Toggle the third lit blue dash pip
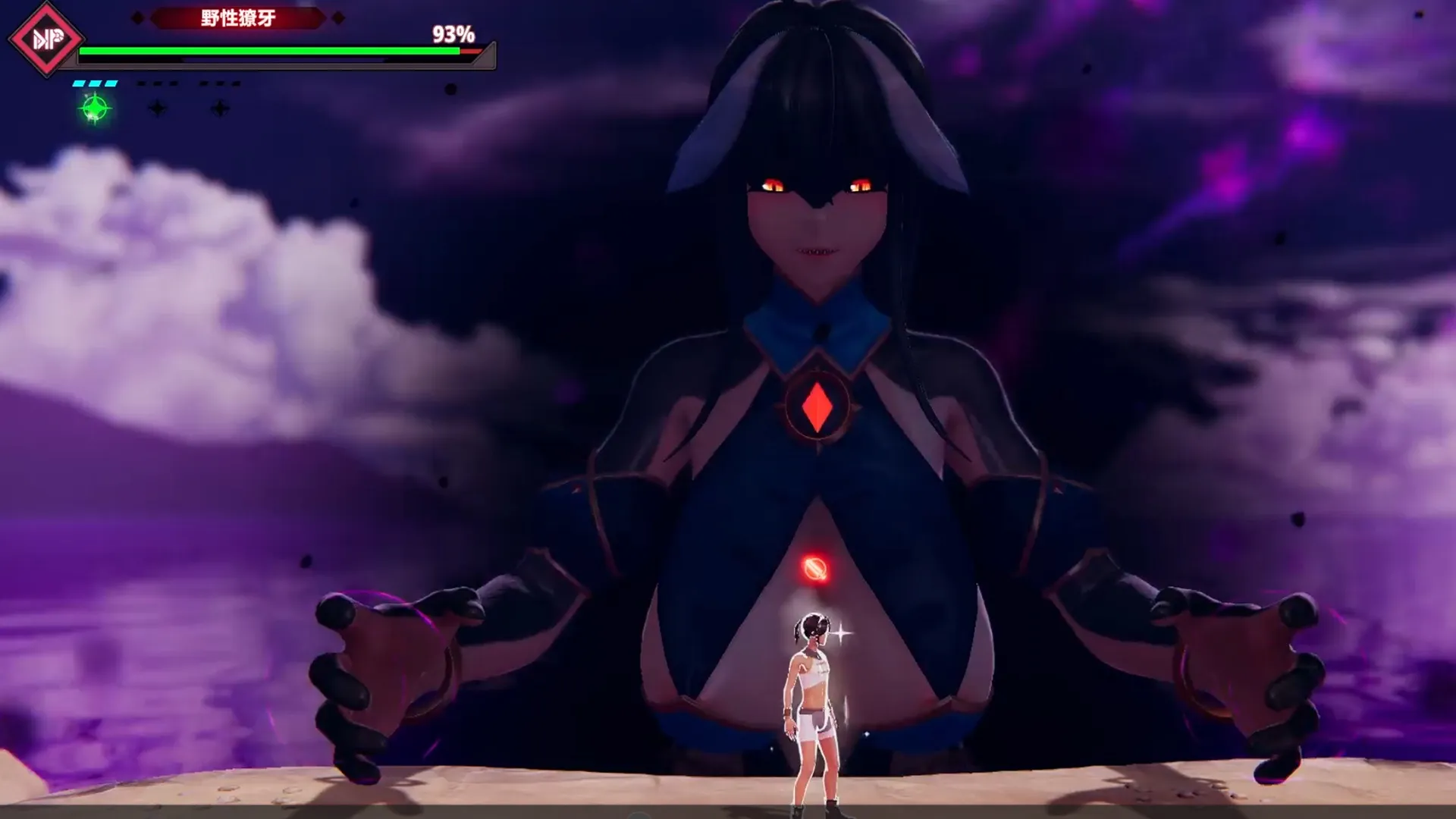Screen dimensions: 1456x819 (111, 83)
